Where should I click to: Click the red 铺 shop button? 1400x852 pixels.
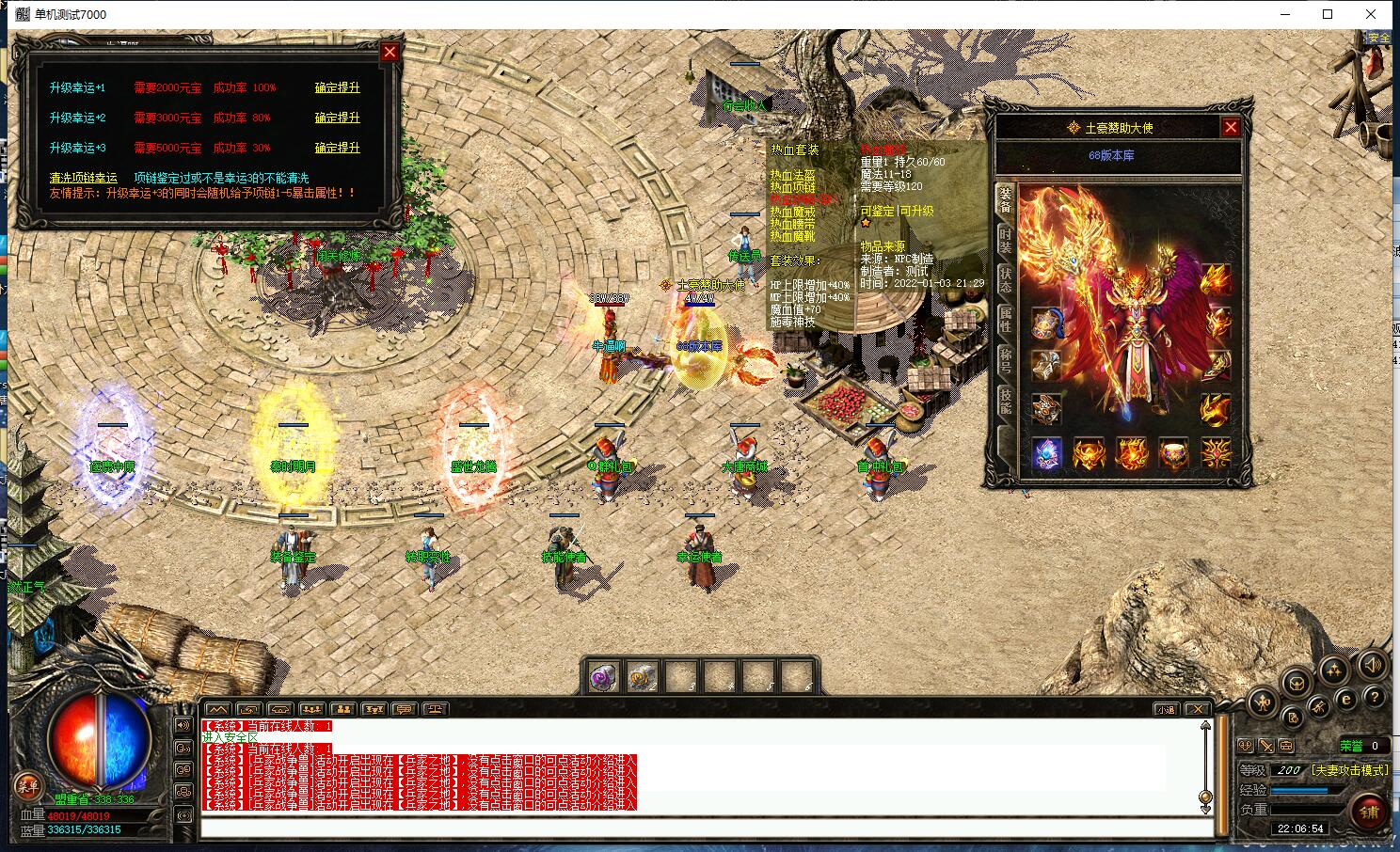1369,810
